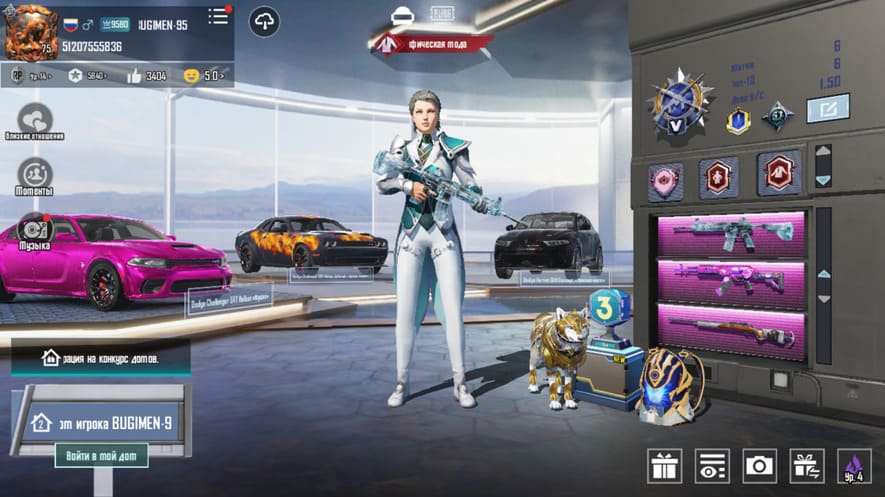Open the smiley rating 5.0 entry
The image size is (885, 497).
pos(205,75)
